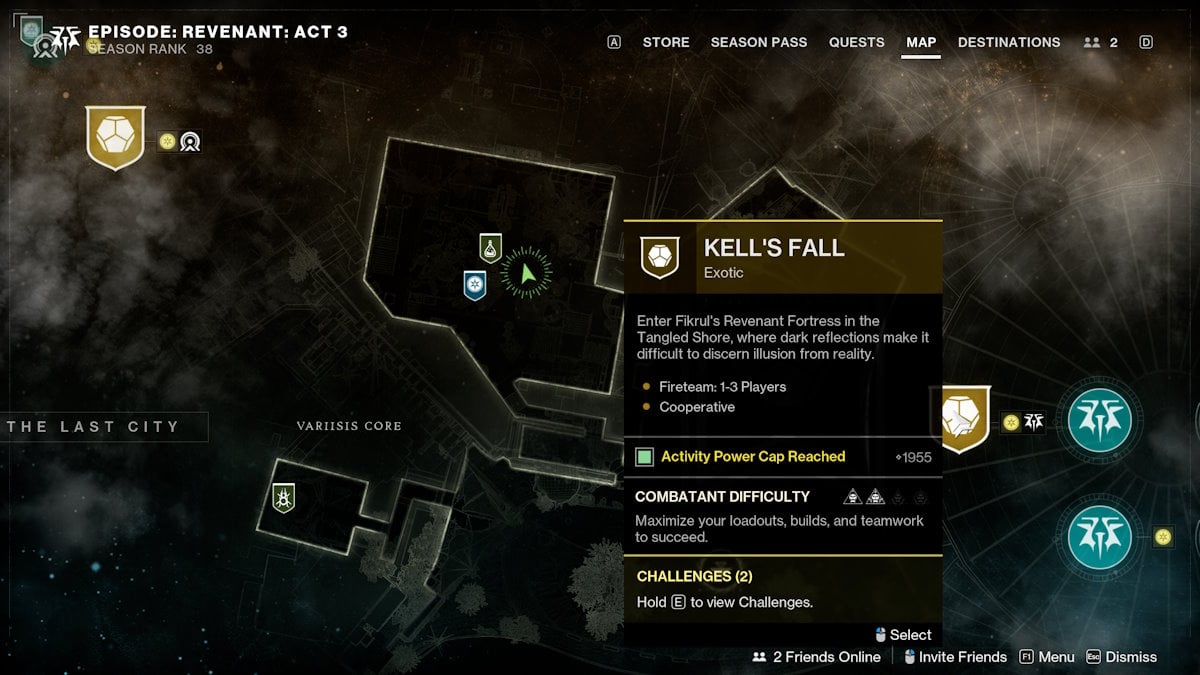The width and height of the screenshot is (1200, 675).
Task: Select the green bug emblem map marker
Action: click(284, 497)
